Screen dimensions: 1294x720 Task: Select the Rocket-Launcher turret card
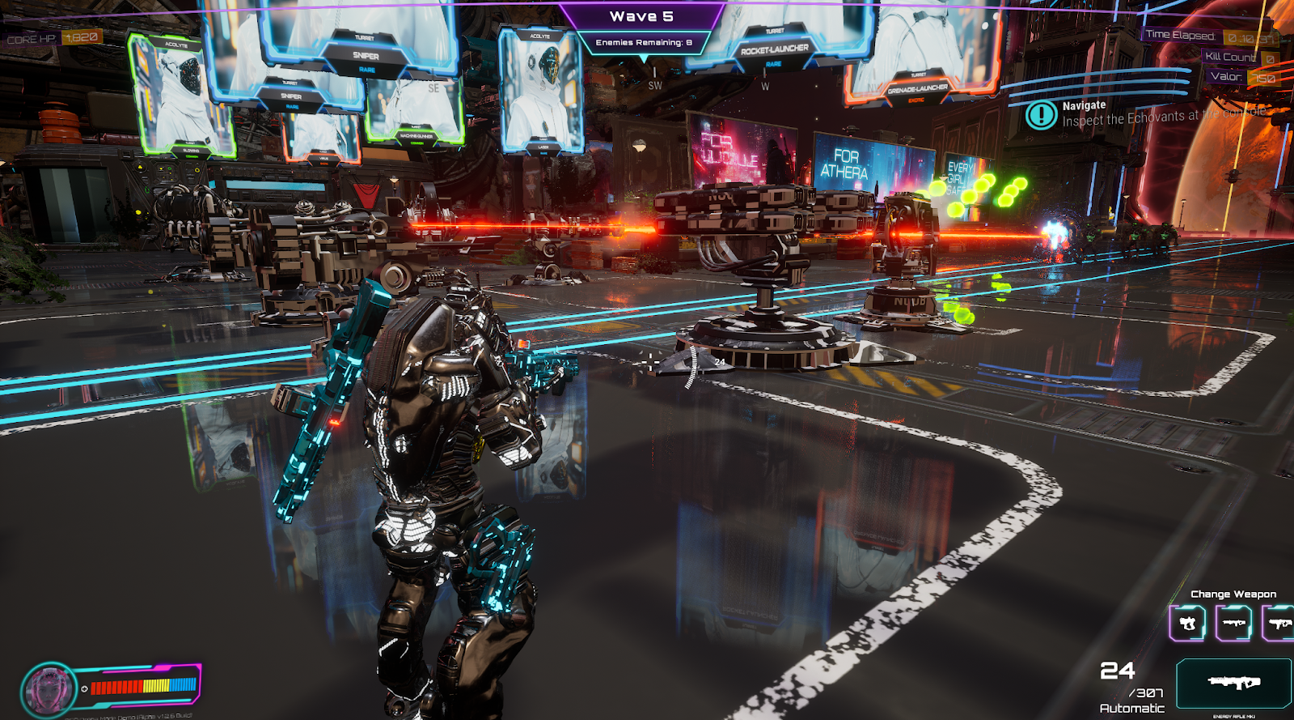pos(774,48)
